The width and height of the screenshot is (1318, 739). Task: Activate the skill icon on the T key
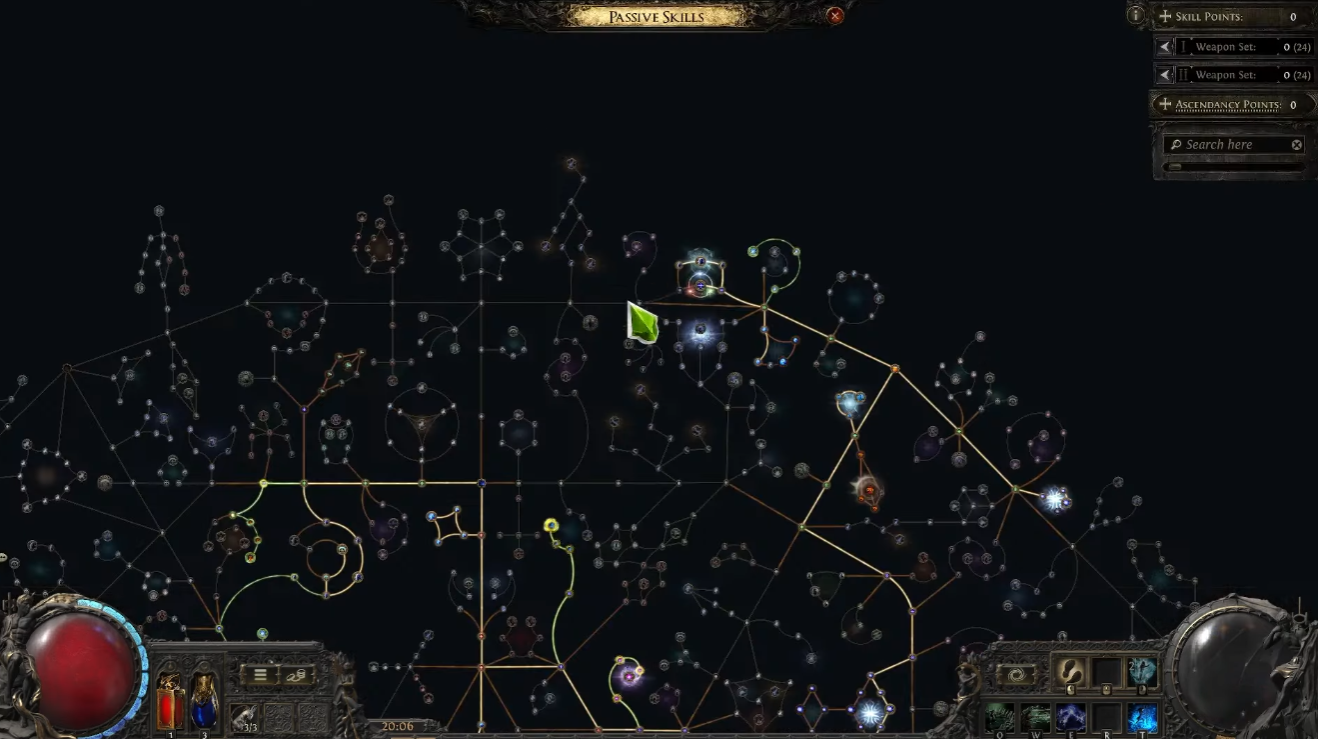(x=1142, y=716)
